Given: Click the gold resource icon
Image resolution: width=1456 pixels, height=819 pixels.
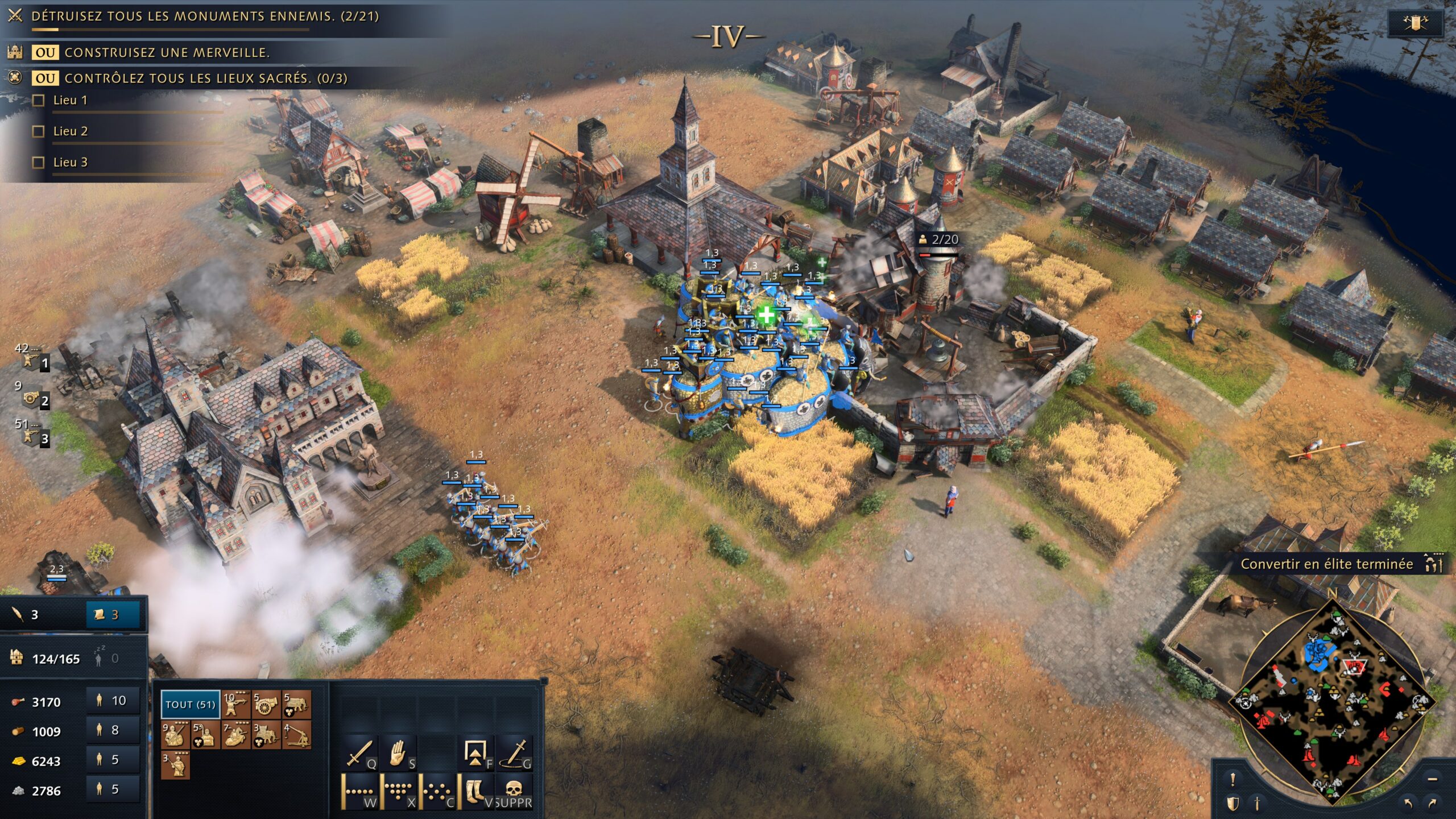Looking at the screenshot, I should point(18,762).
